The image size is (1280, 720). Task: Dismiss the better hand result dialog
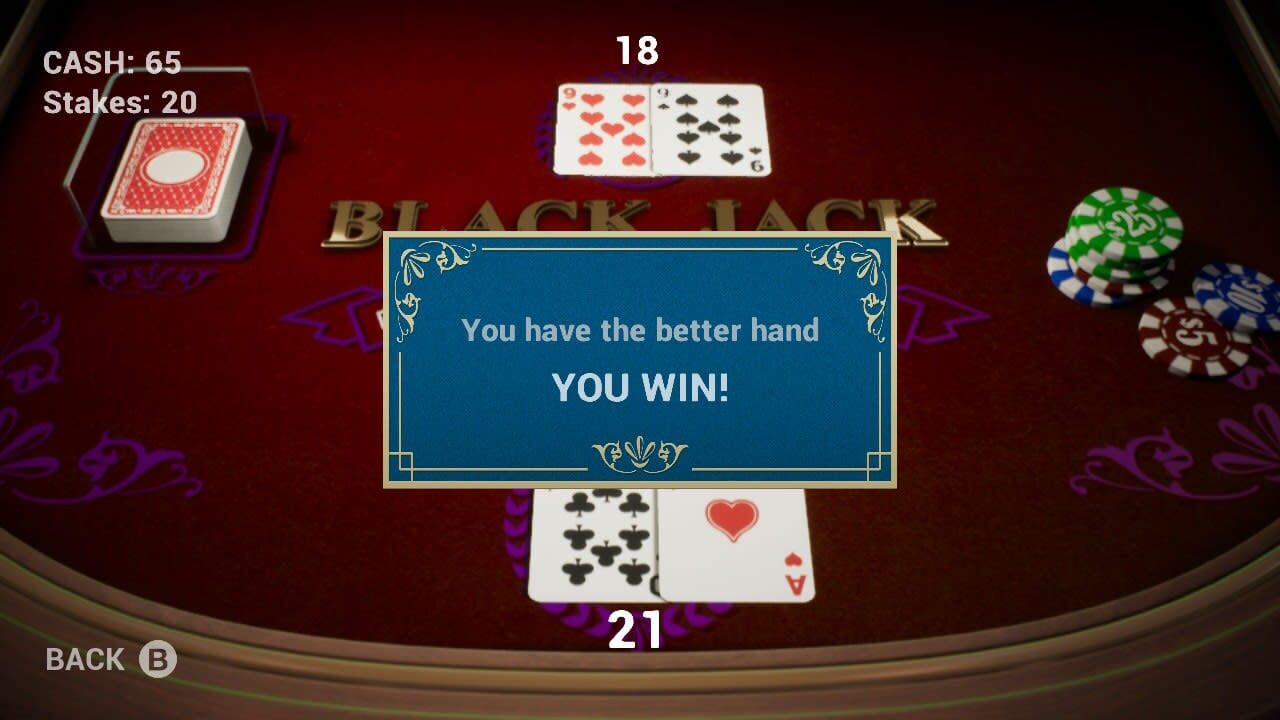point(637,360)
